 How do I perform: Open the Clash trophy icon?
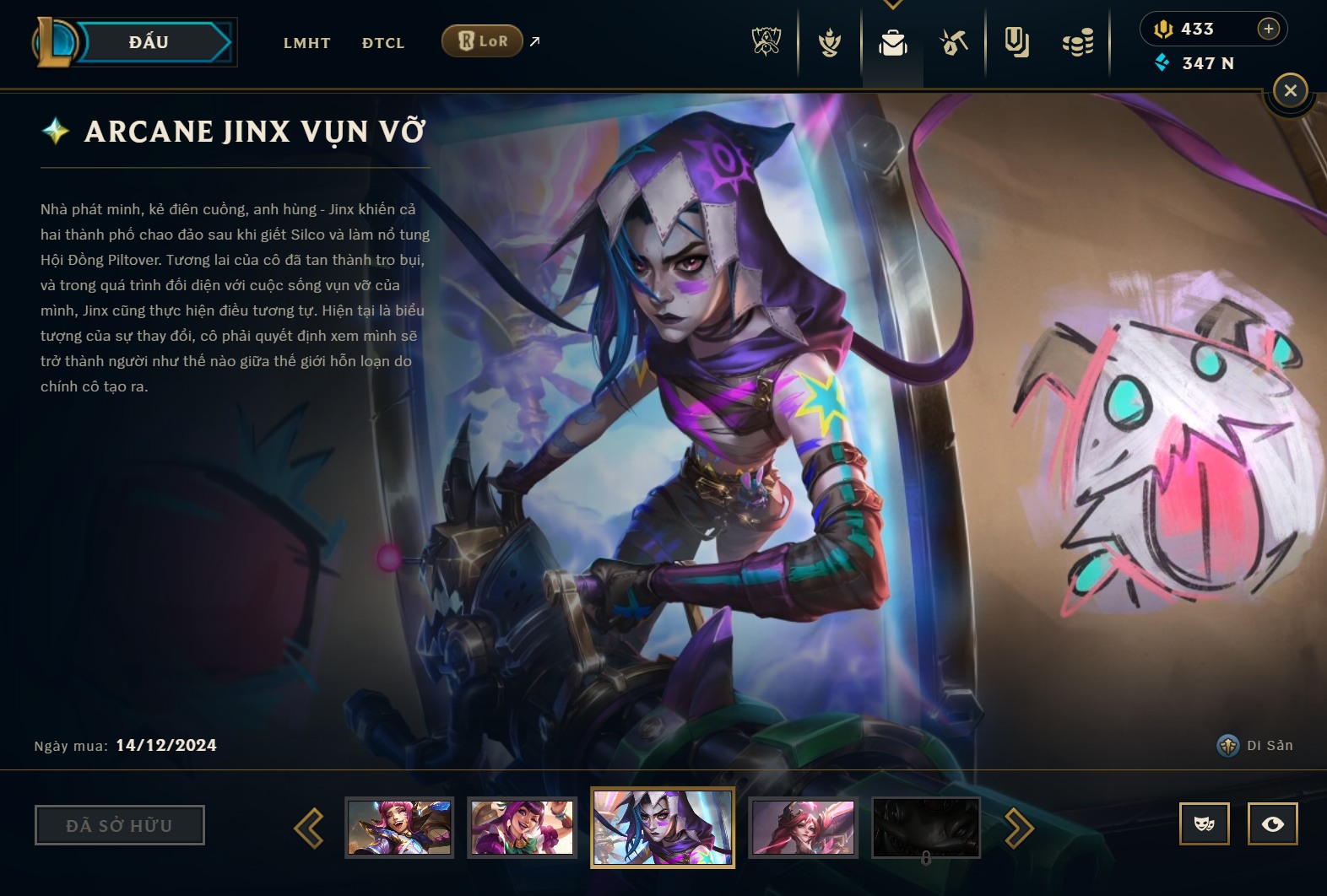coord(766,41)
